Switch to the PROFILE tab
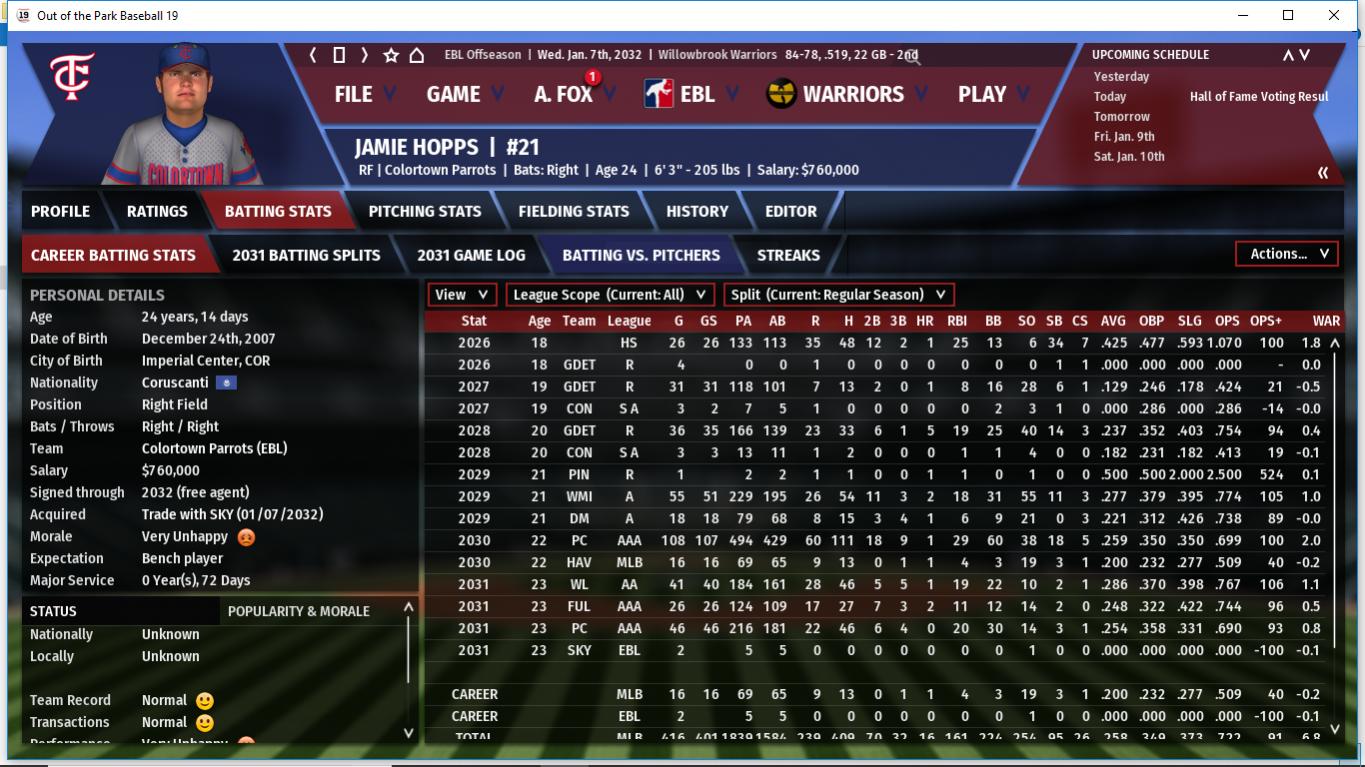This screenshot has height=767, width=1365. point(60,211)
